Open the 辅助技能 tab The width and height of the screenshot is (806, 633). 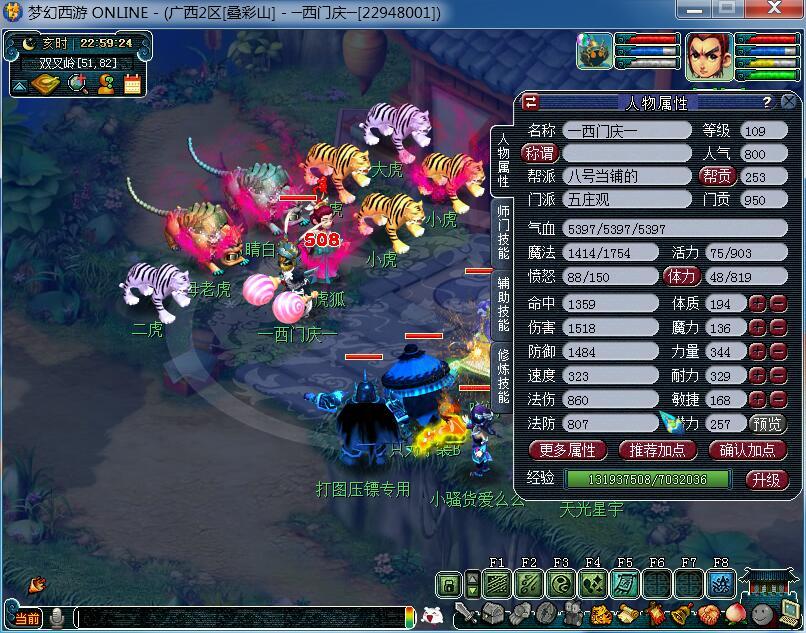[503, 310]
